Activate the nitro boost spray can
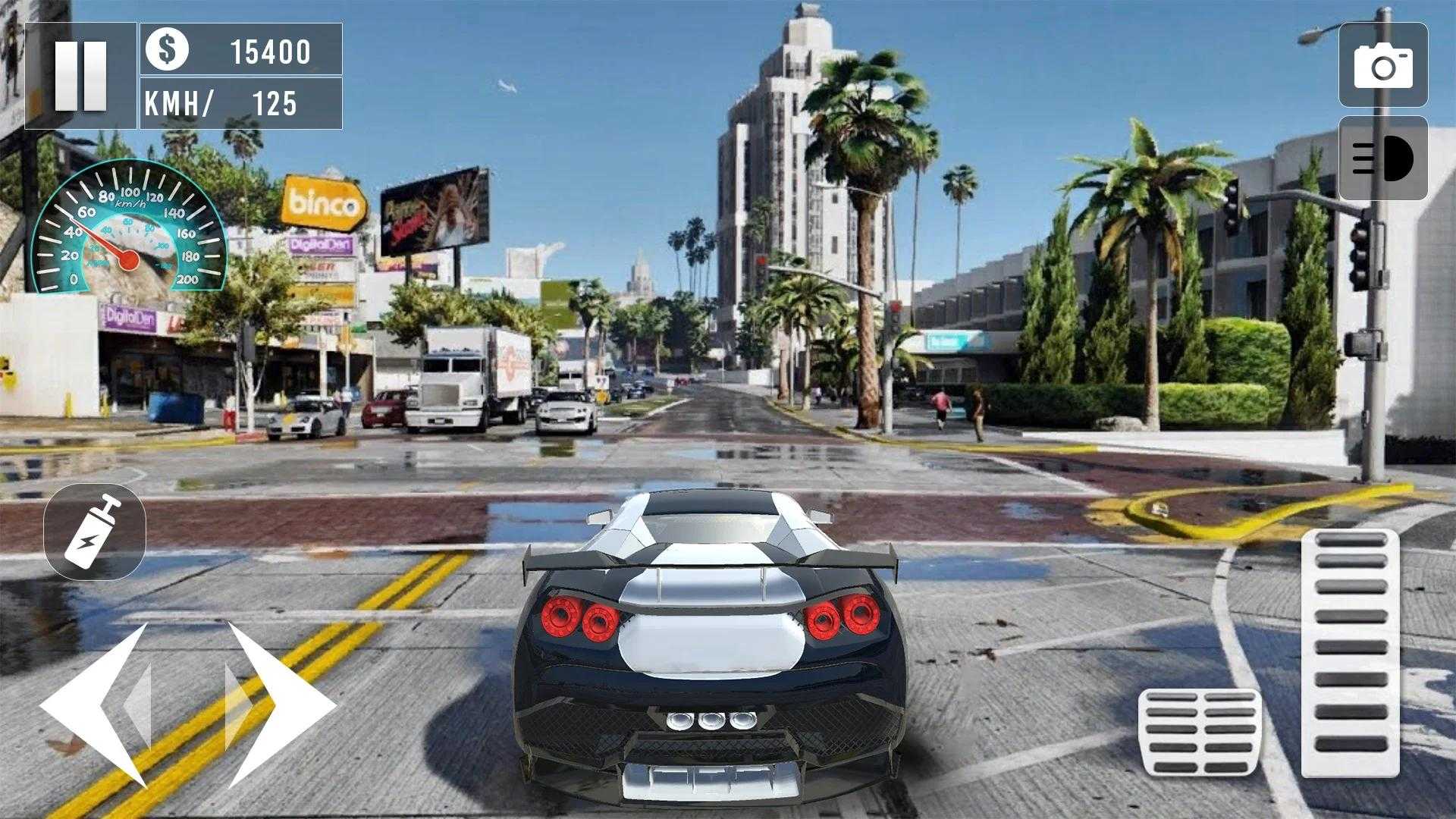 (94, 529)
